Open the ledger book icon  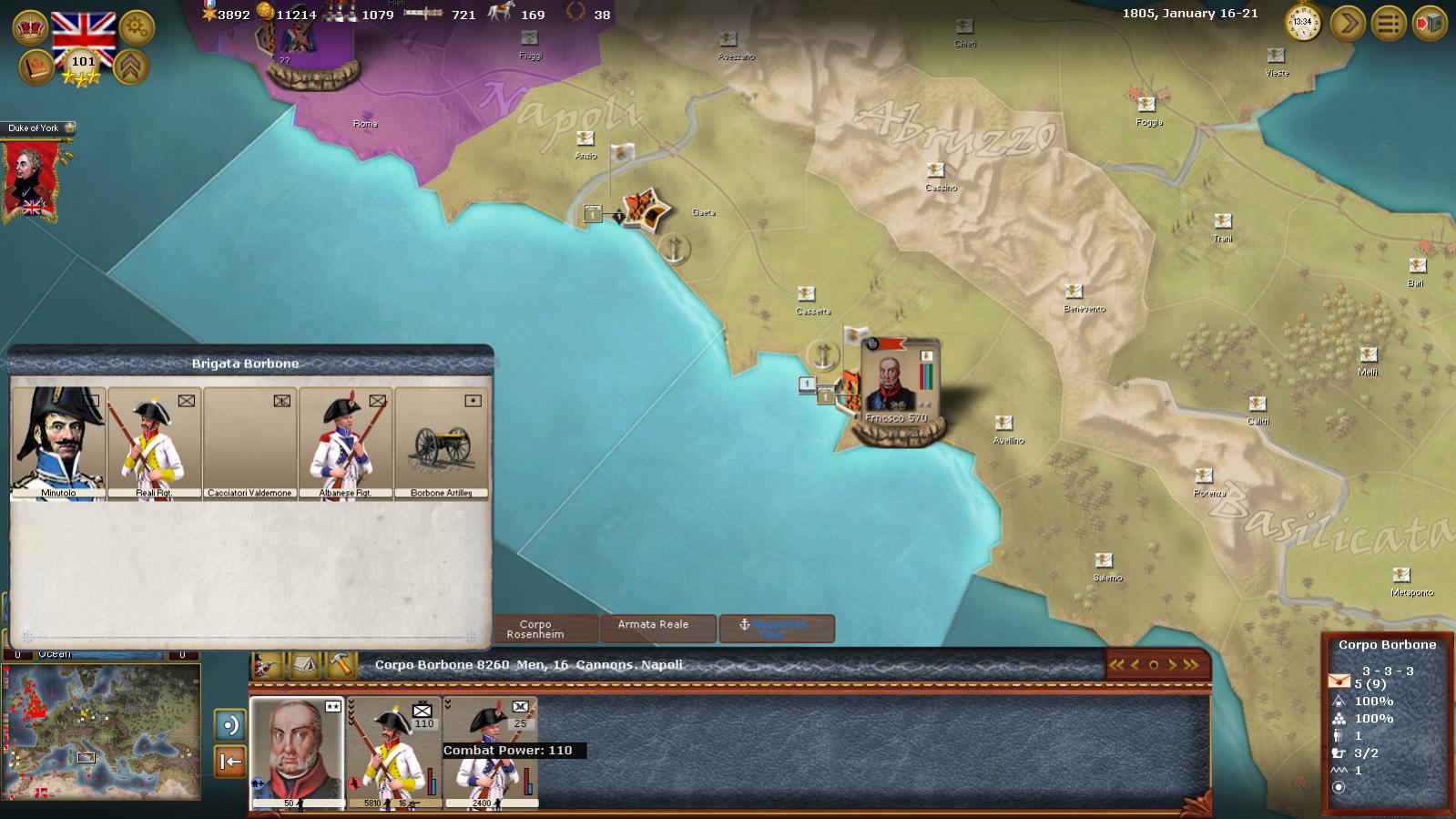tap(36, 67)
